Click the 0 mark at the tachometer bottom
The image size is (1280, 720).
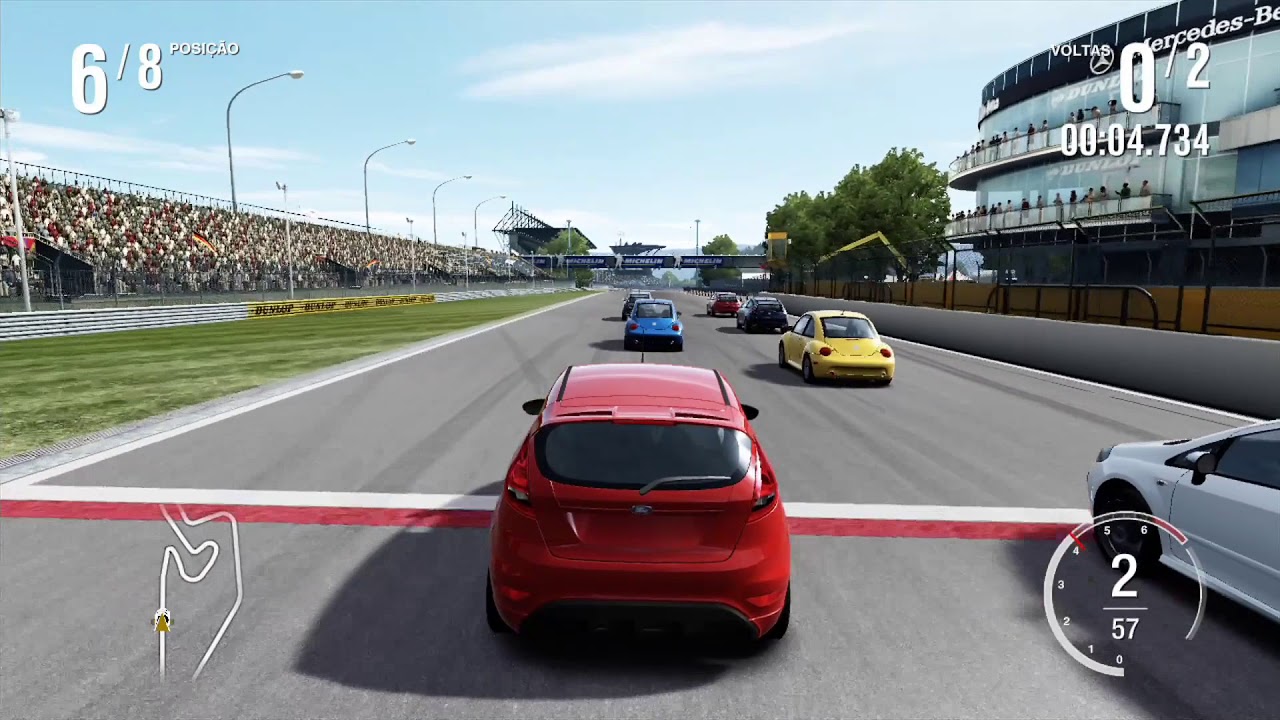pyautogui.click(x=1117, y=660)
